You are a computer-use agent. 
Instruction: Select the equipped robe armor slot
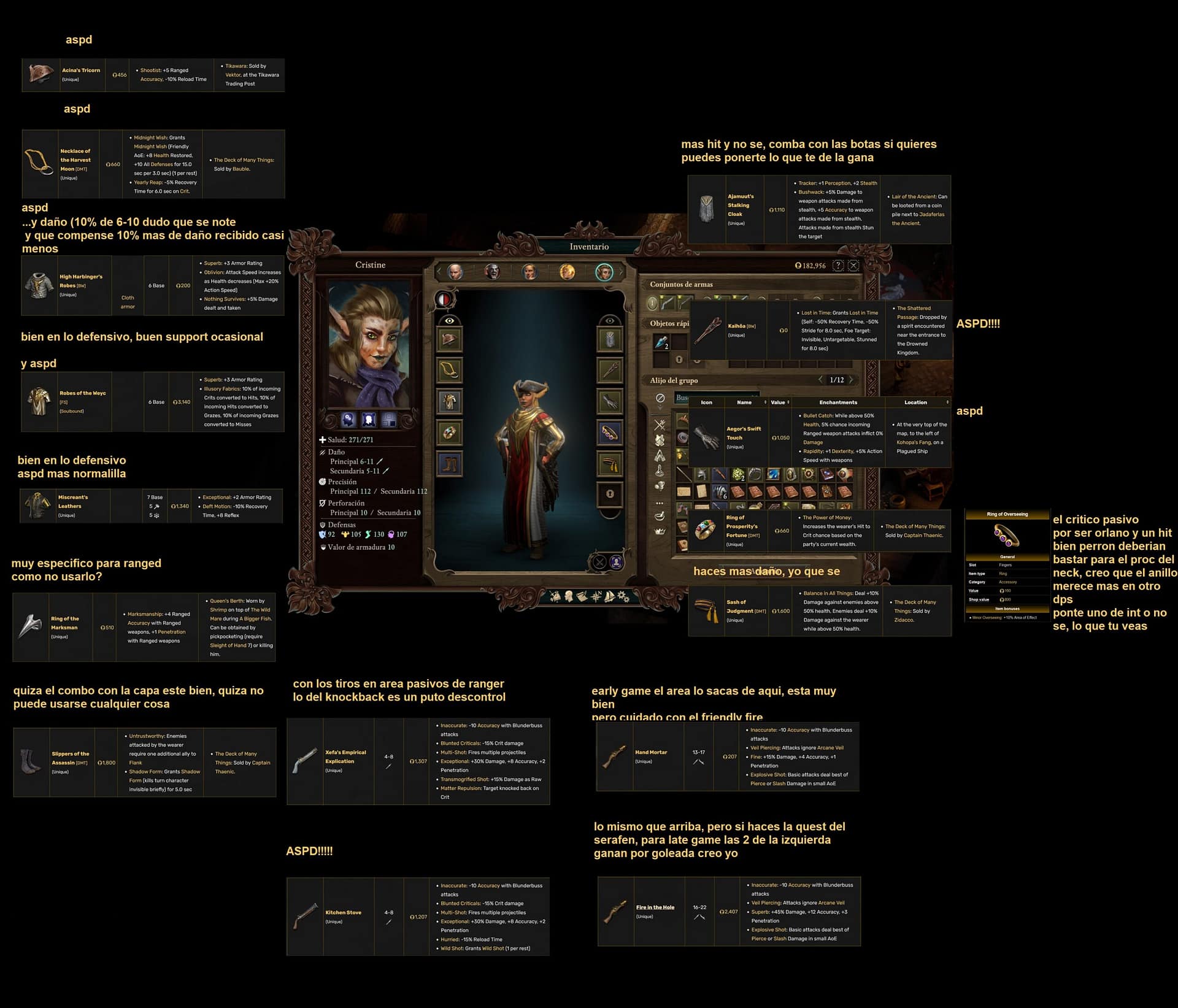click(449, 402)
